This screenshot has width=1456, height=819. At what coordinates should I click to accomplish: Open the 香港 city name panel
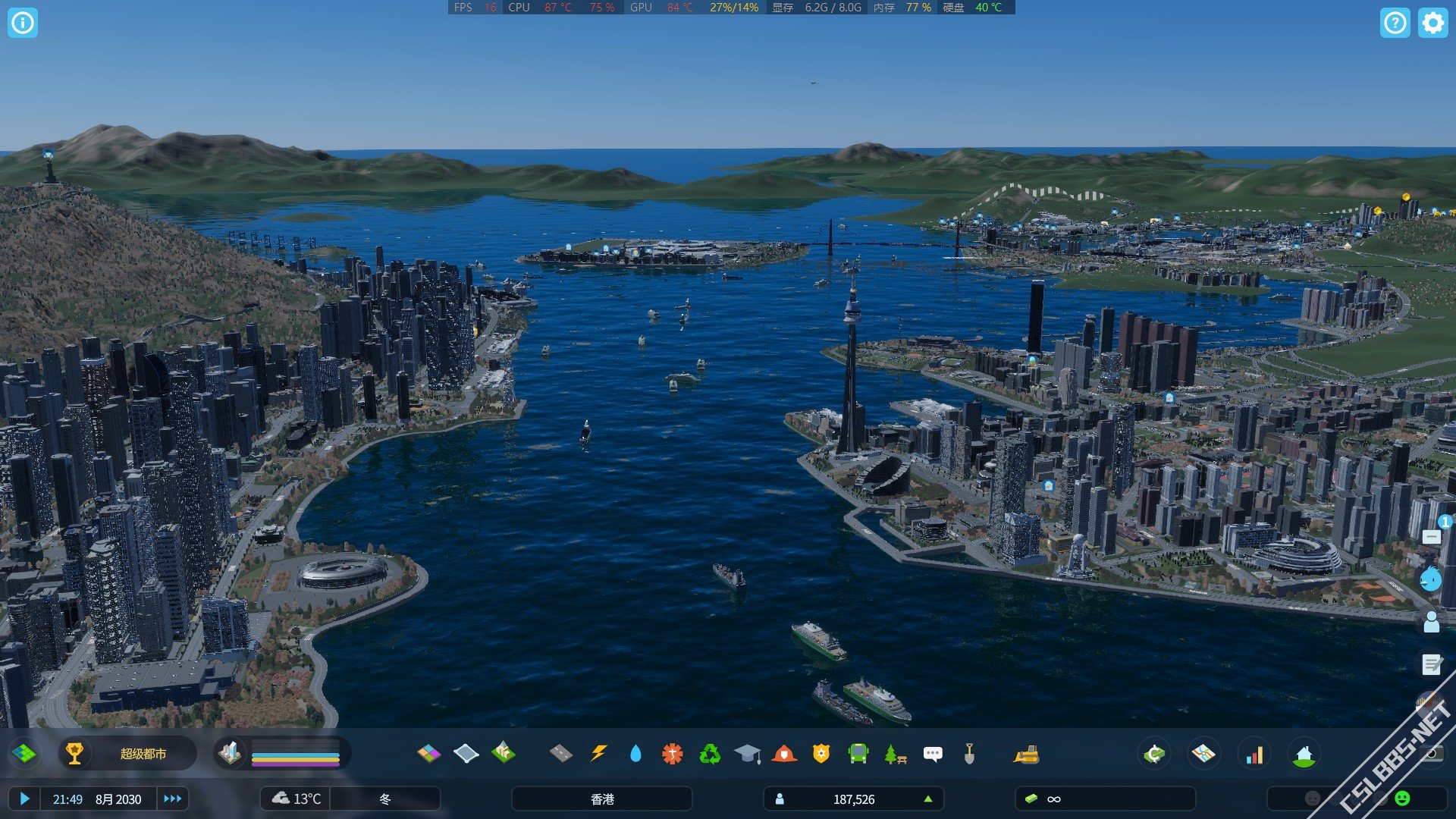602,799
